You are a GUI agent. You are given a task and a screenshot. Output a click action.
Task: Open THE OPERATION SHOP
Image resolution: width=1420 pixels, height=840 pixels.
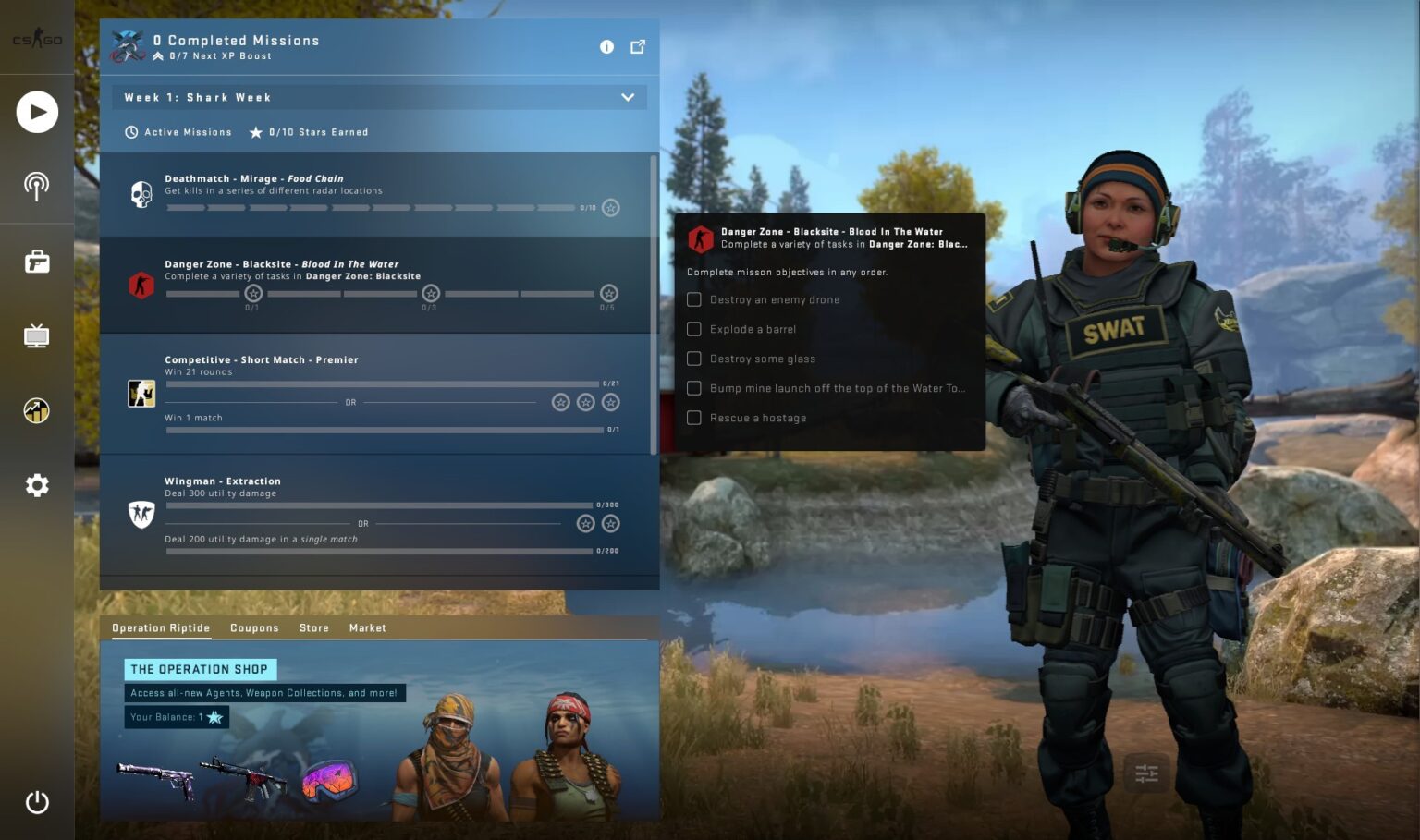pos(200,669)
